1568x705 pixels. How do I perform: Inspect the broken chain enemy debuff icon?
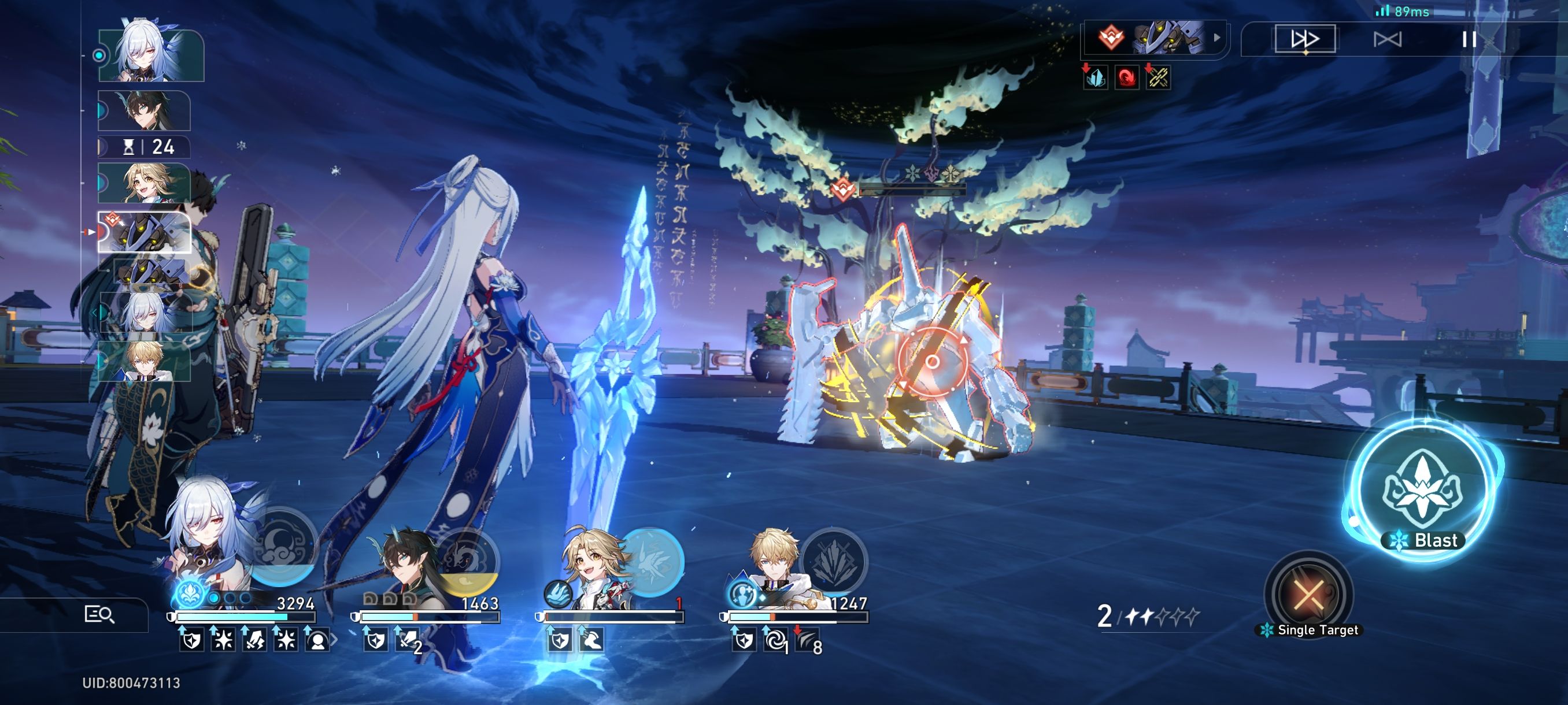[x=1157, y=78]
